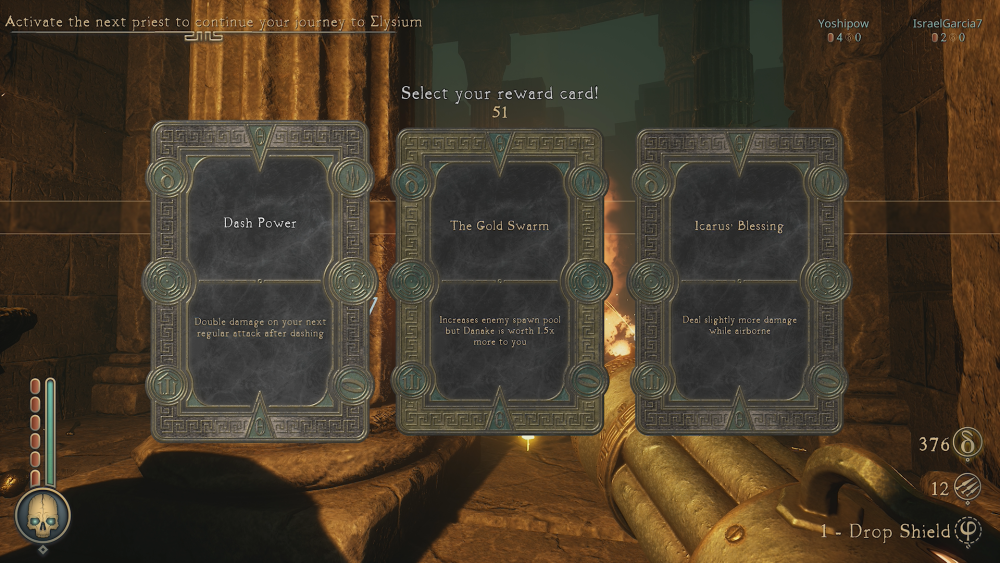Viewport: 1000px width, 563px height.
Task: Pick the Icarus' Blessing reward card
Action: [739, 282]
